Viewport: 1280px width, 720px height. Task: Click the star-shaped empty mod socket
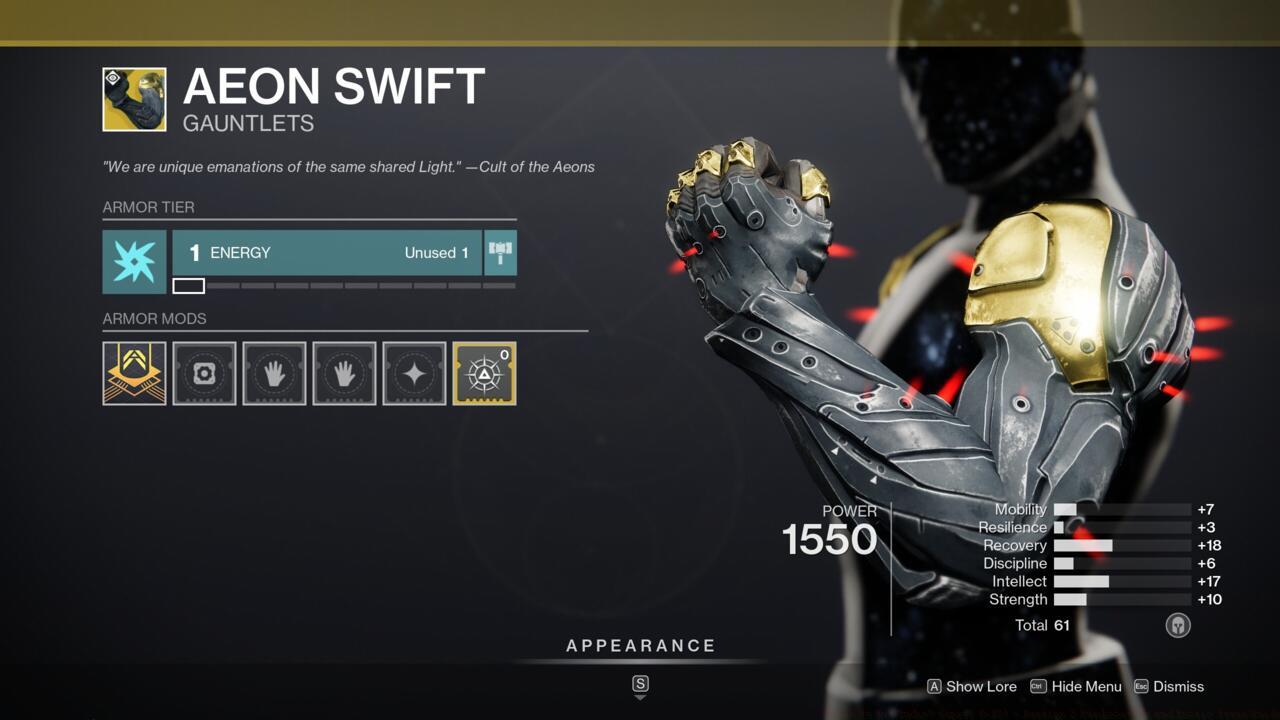tap(414, 374)
